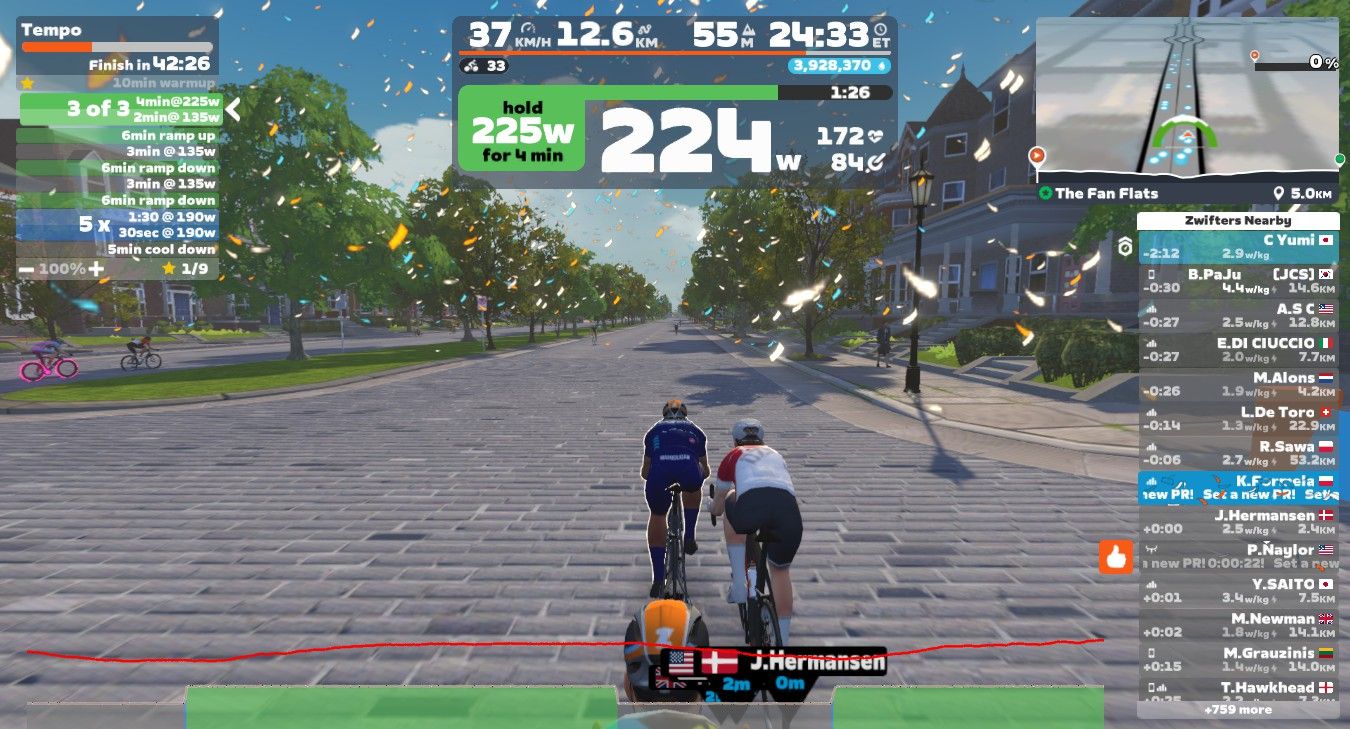Choose rider B.PaJu from the nearby list
This screenshot has width=1350, height=729.
coord(1238,281)
